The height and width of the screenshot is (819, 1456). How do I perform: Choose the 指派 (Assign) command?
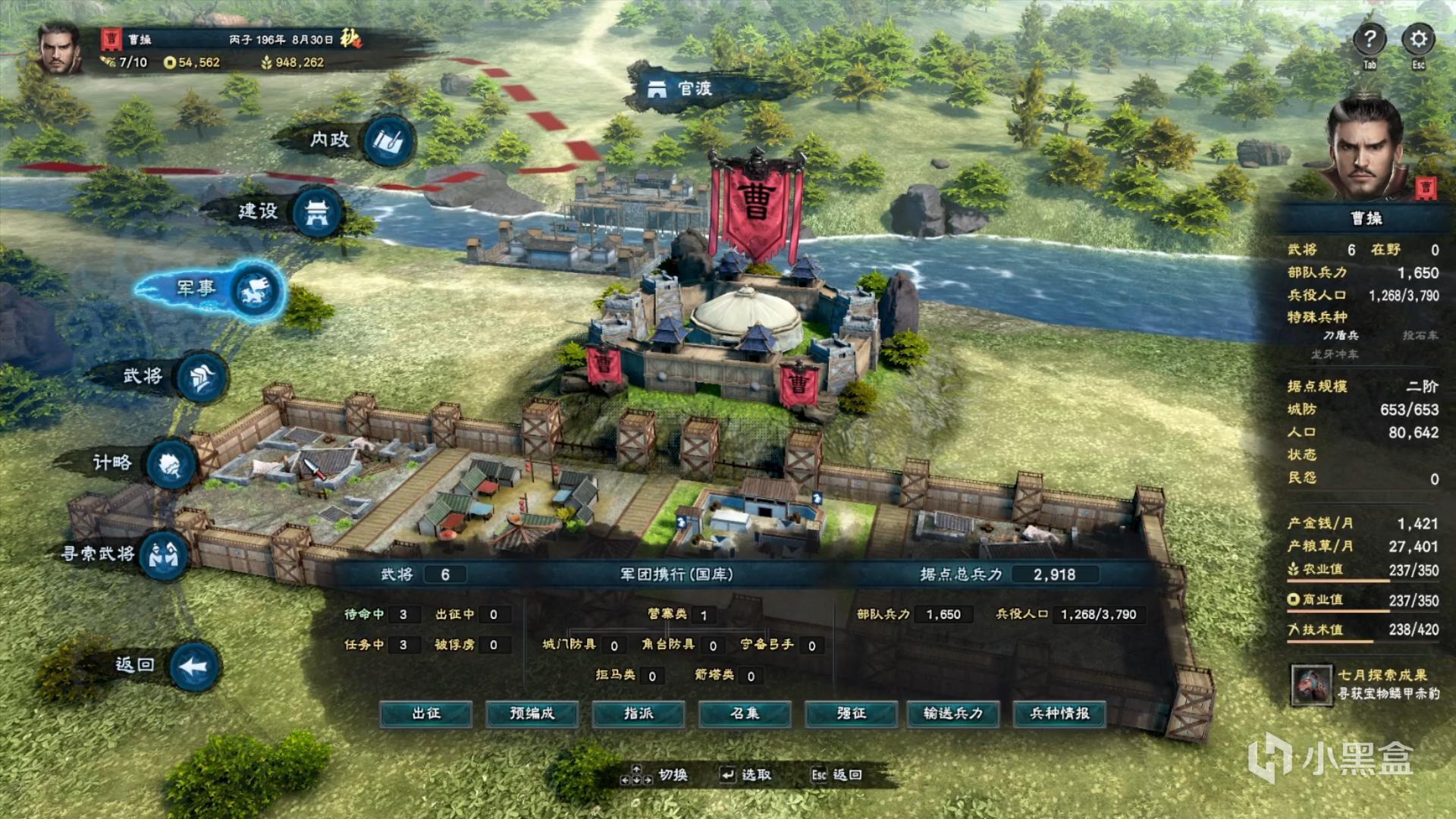click(x=638, y=714)
